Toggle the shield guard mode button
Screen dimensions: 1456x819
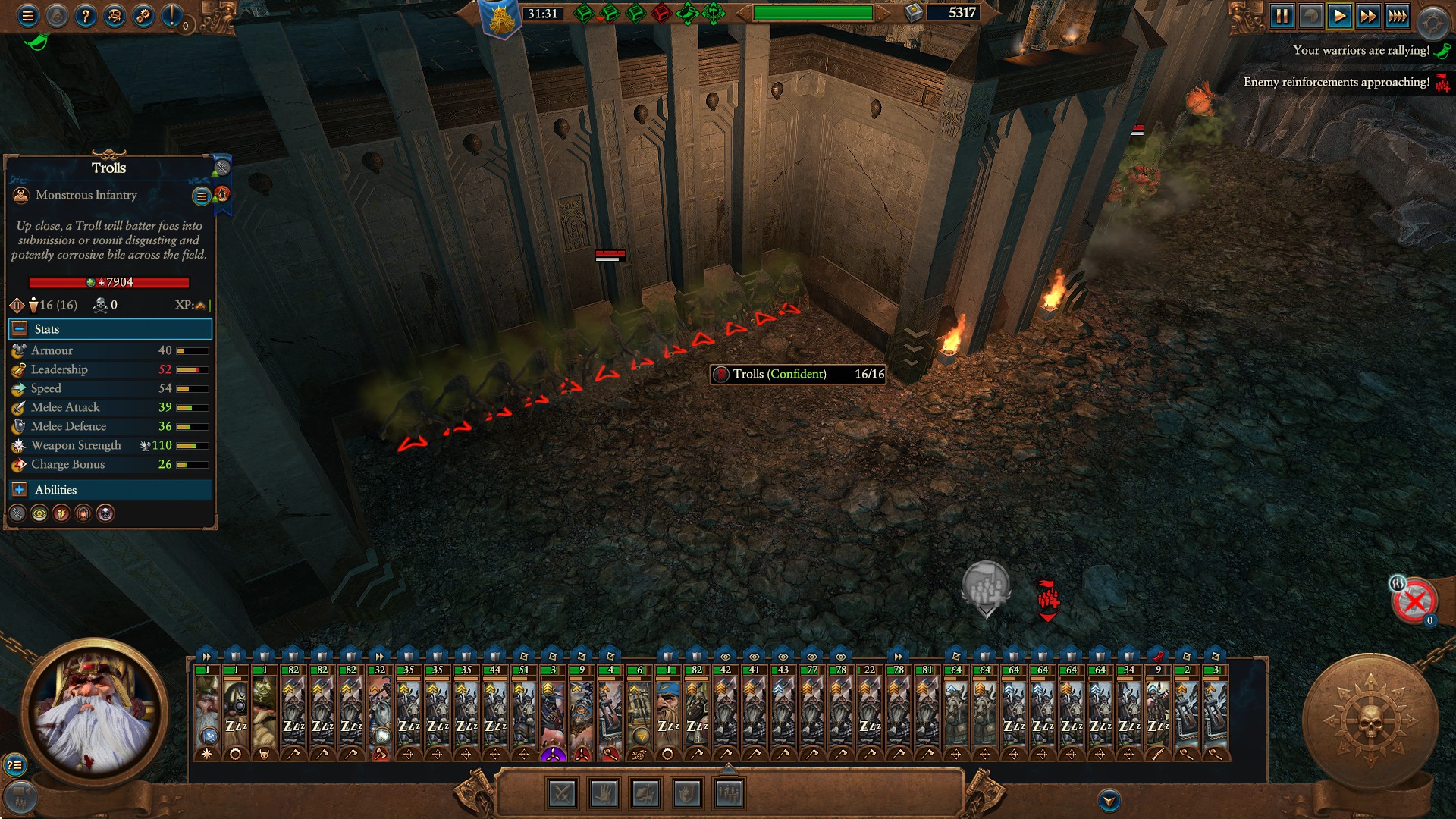(687, 794)
